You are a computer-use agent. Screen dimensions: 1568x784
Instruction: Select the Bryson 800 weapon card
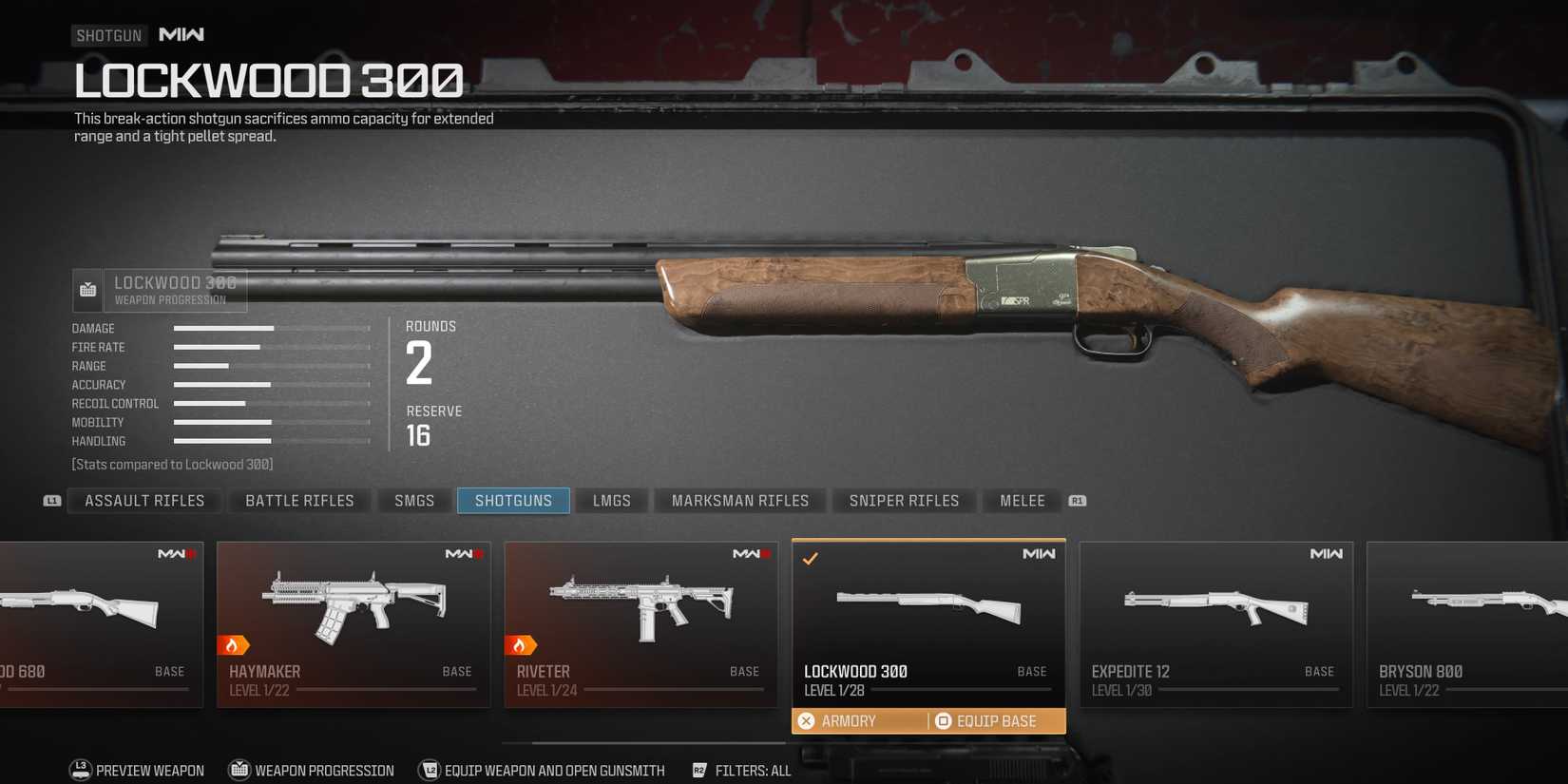click(x=1468, y=622)
